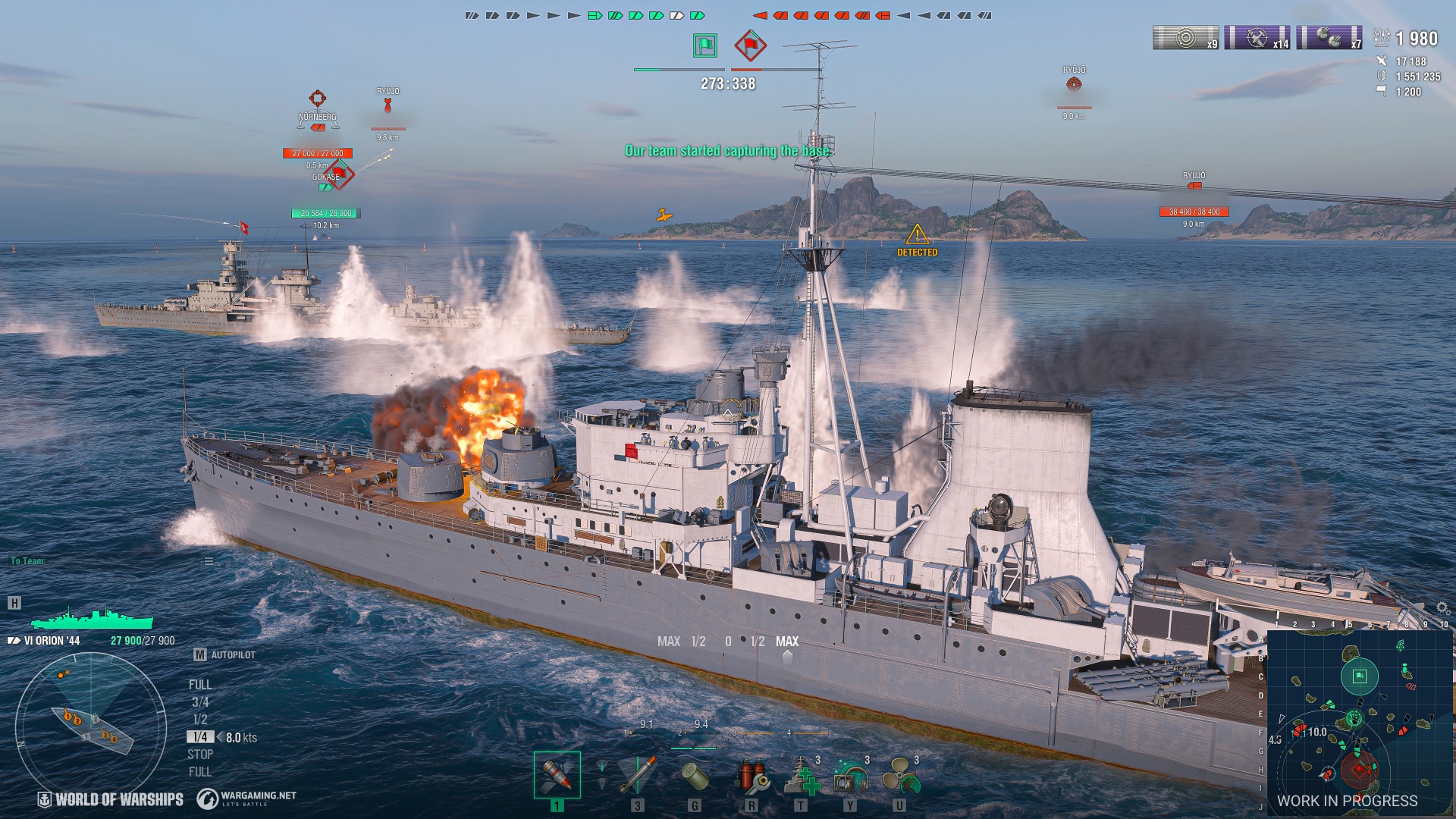
Task: Select the torpedo armament in slot 3
Action: [x=637, y=776]
